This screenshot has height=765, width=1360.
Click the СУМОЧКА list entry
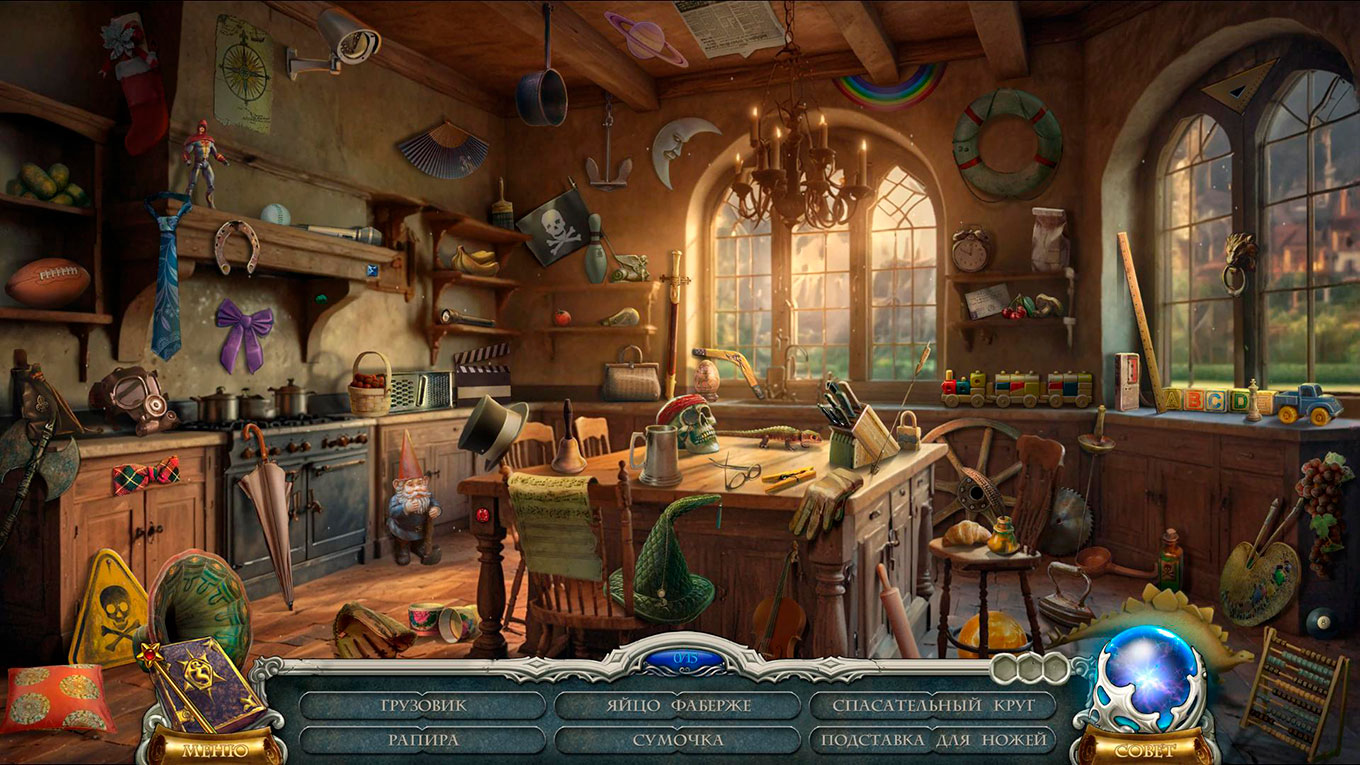tap(678, 740)
